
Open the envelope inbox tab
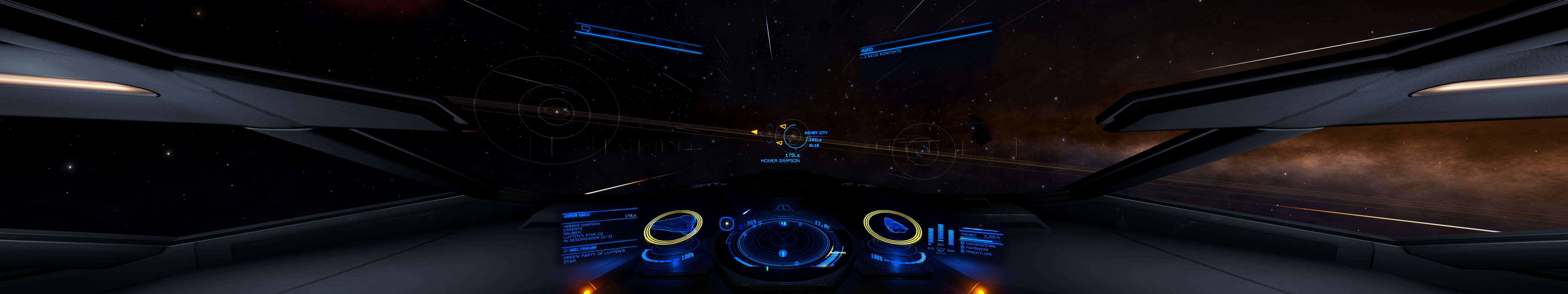(x=637, y=38)
